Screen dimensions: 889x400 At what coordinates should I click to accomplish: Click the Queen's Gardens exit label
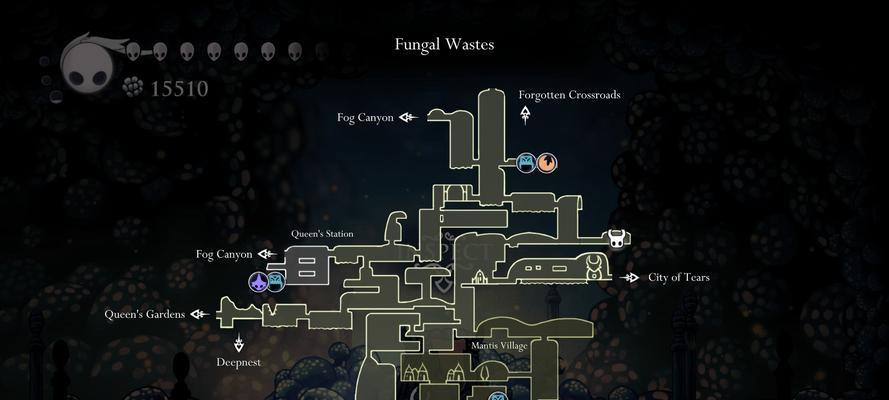click(x=145, y=314)
